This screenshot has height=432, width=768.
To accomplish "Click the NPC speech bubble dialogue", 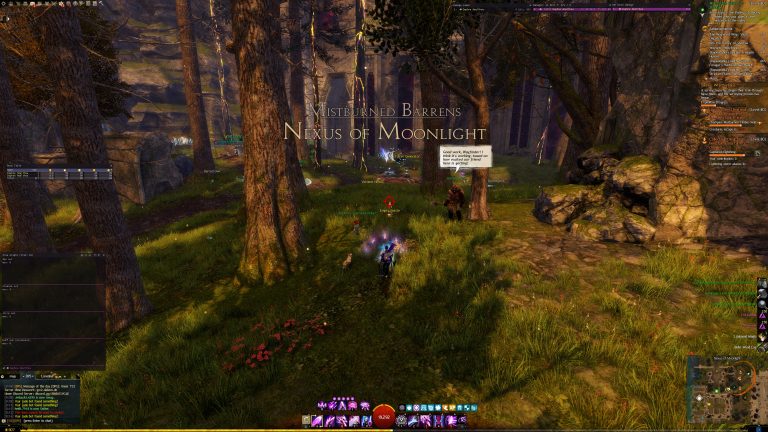I will click(x=463, y=160).
